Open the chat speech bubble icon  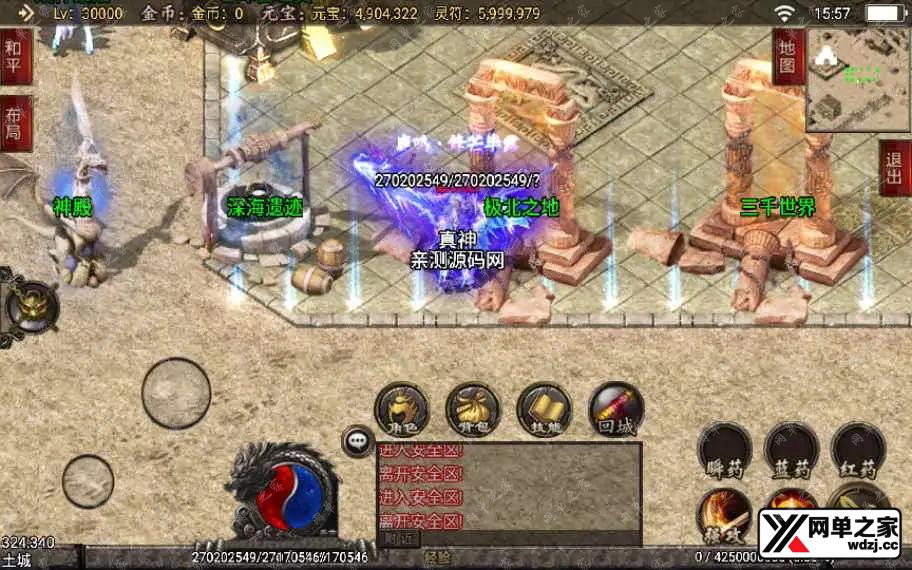356,440
